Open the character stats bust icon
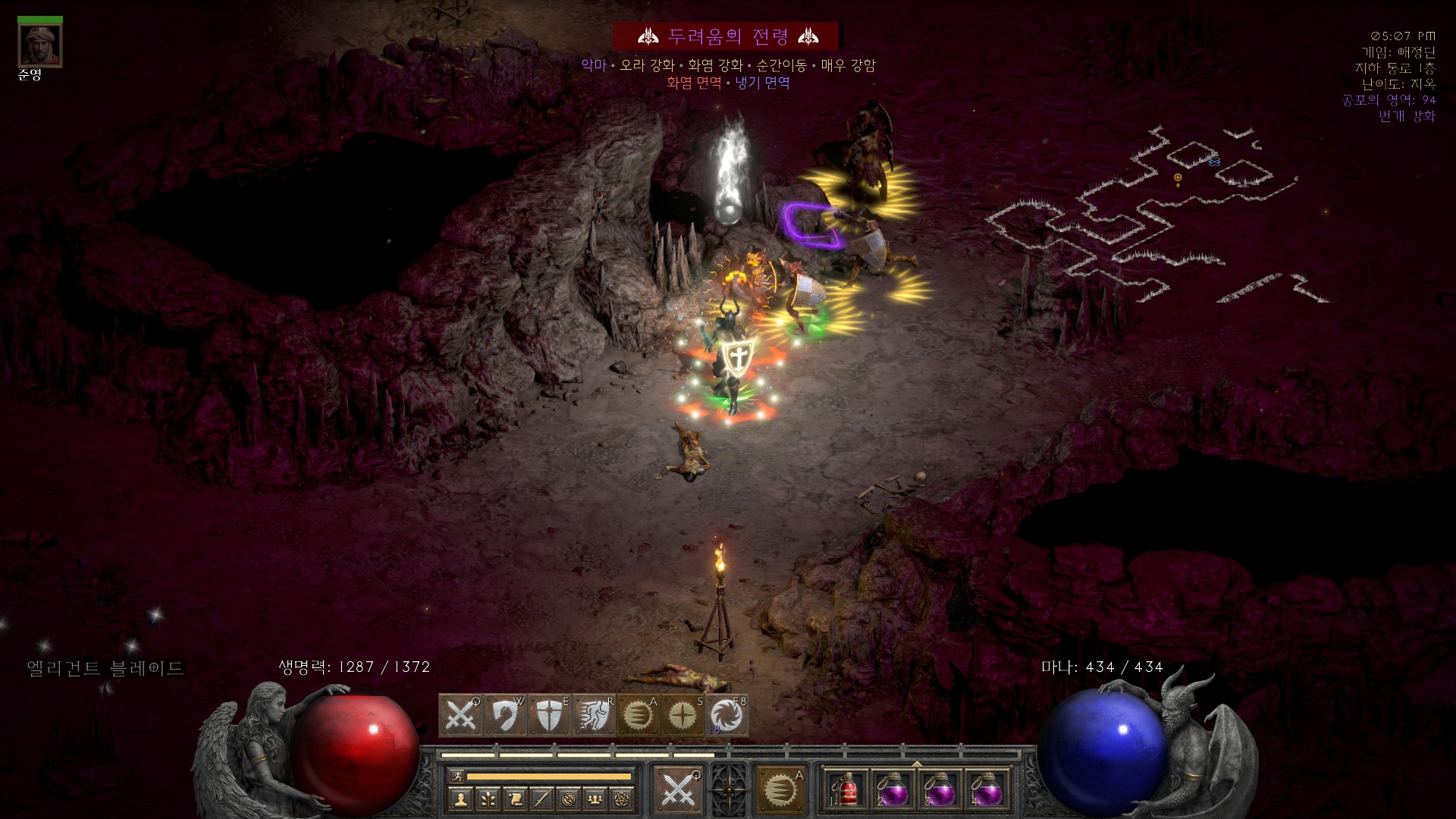 click(x=460, y=798)
